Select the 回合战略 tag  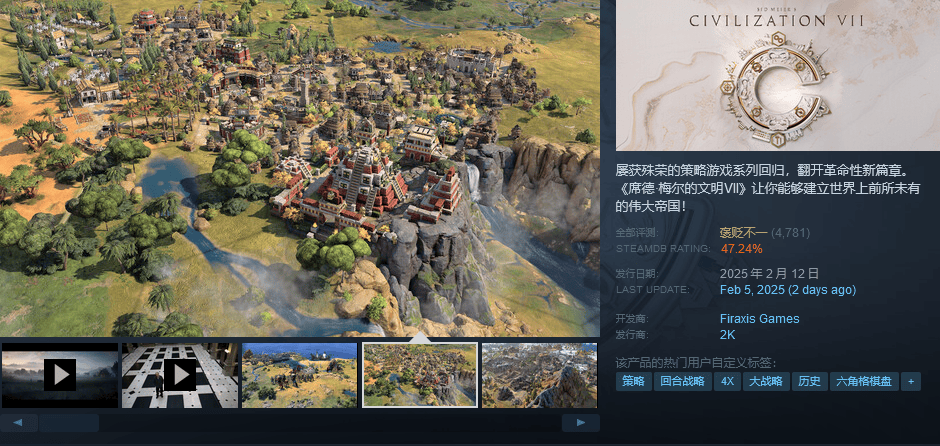tap(682, 381)
